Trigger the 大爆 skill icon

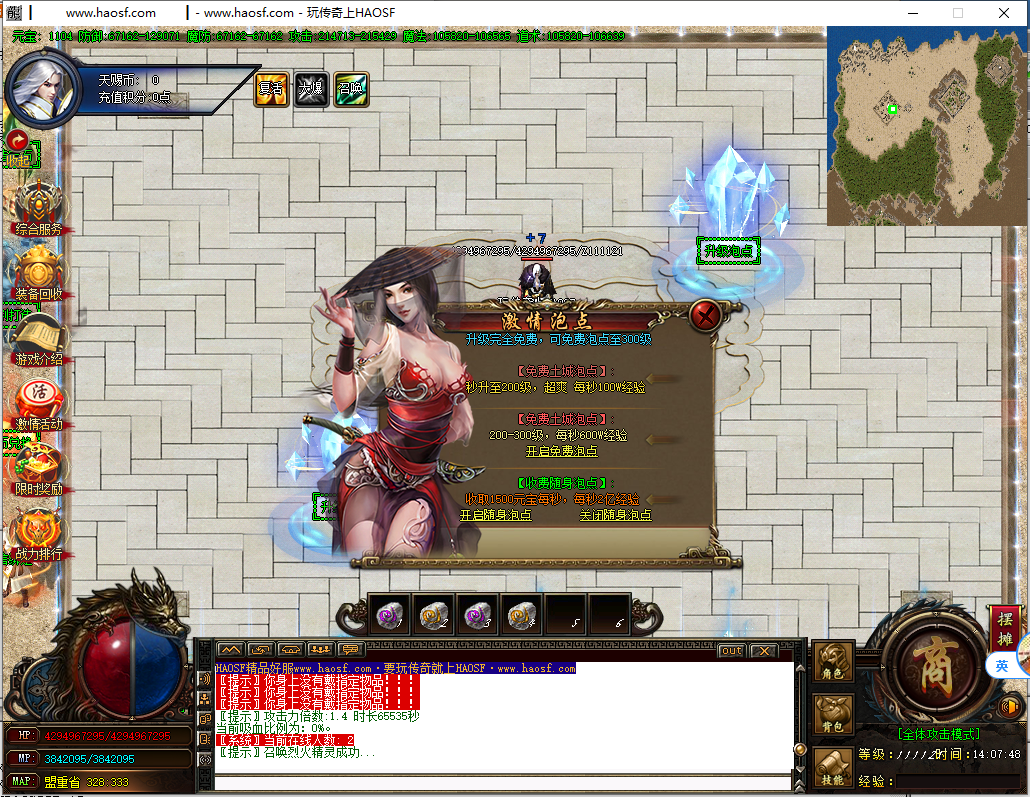pos(311,88)
